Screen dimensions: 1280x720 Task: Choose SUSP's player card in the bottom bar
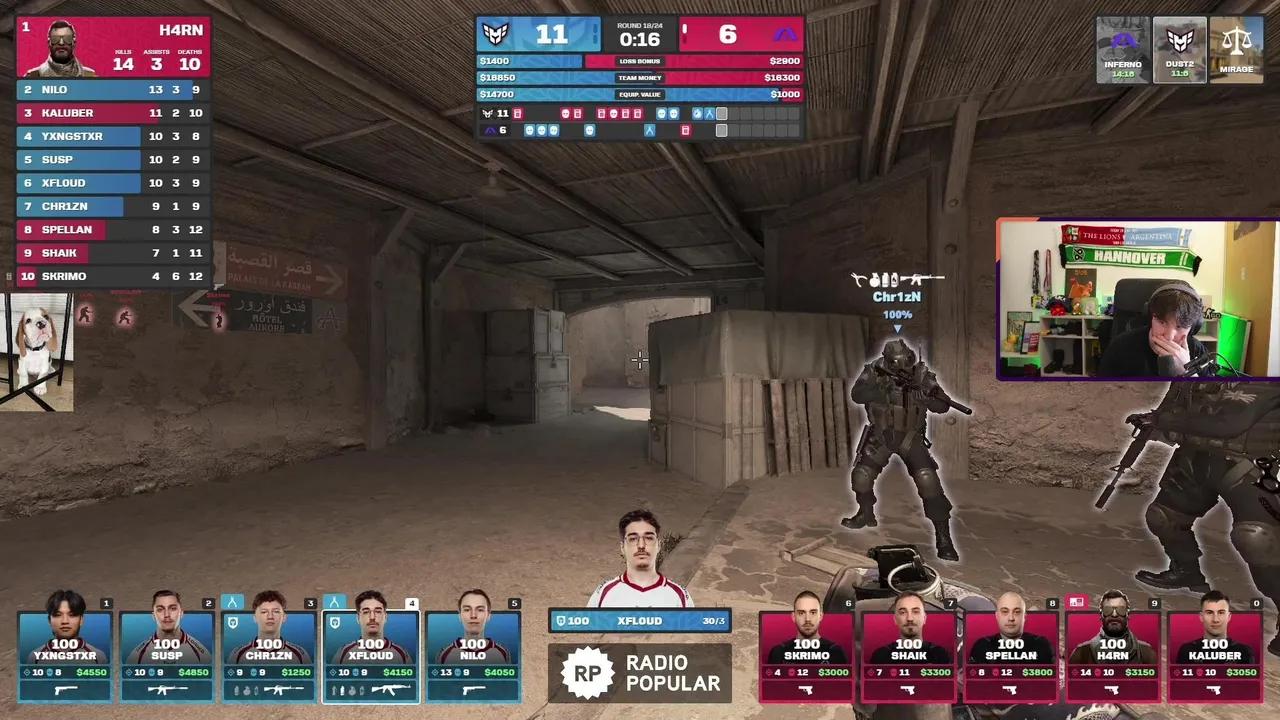click(x=167, y=650)
